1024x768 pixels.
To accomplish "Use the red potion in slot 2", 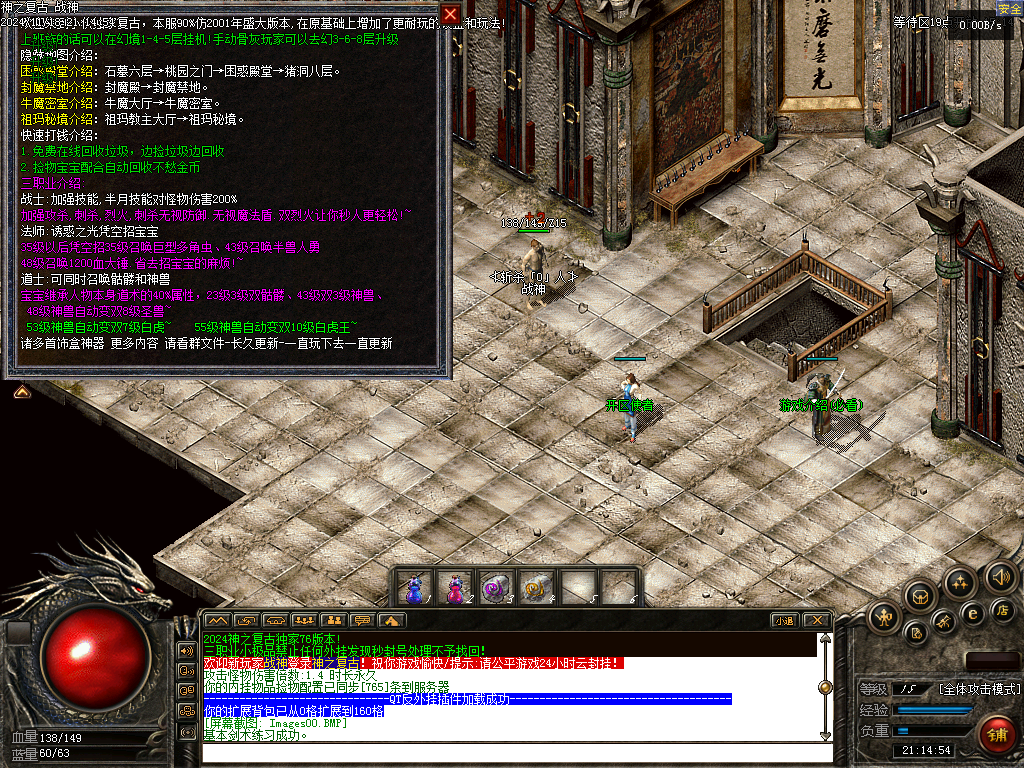I will tap(456, 587).
